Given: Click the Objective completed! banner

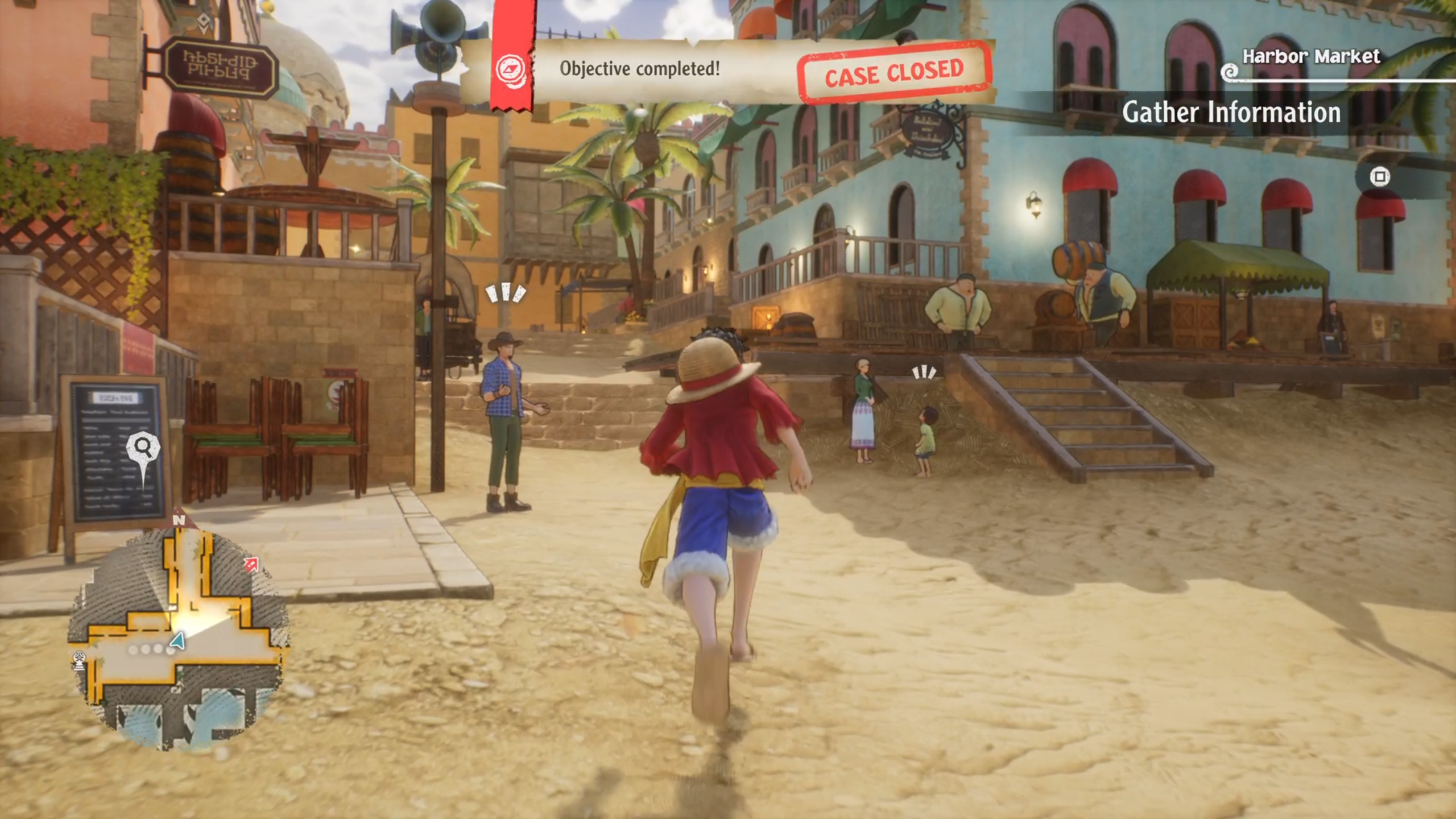Looking at the screenshot, I should (x=638, y=68).
